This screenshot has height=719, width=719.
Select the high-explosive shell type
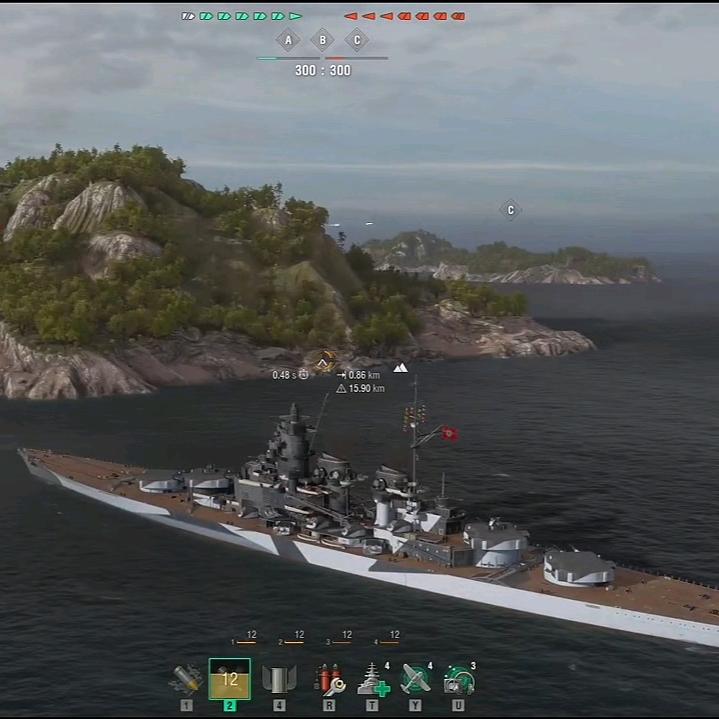[186, 680]
